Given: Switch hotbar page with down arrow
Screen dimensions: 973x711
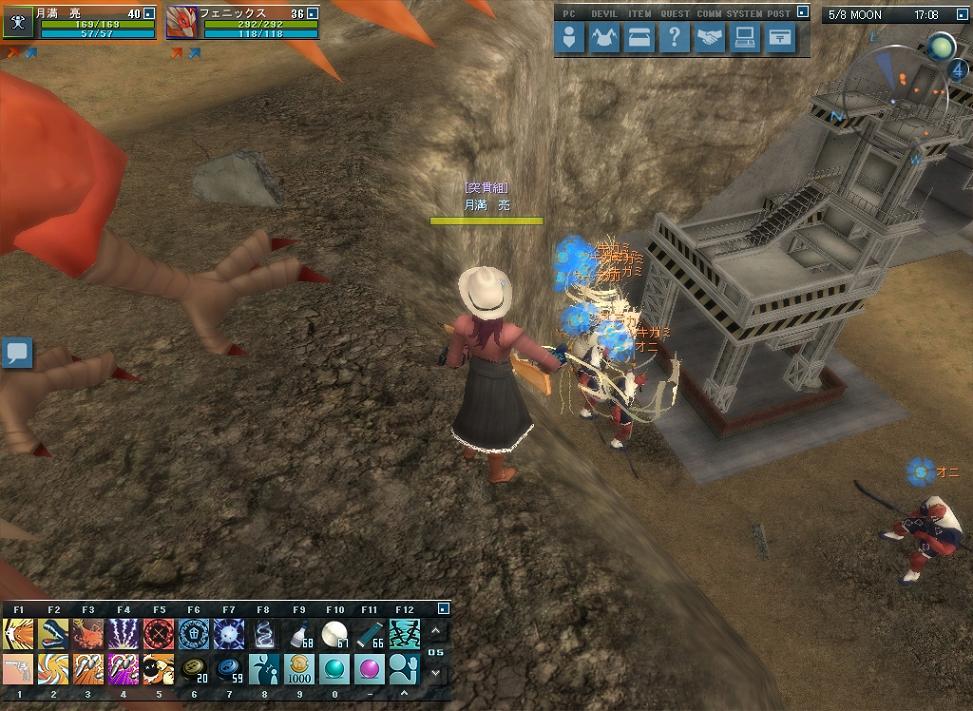Looking at the screenshot, I should tap(436, 672).
